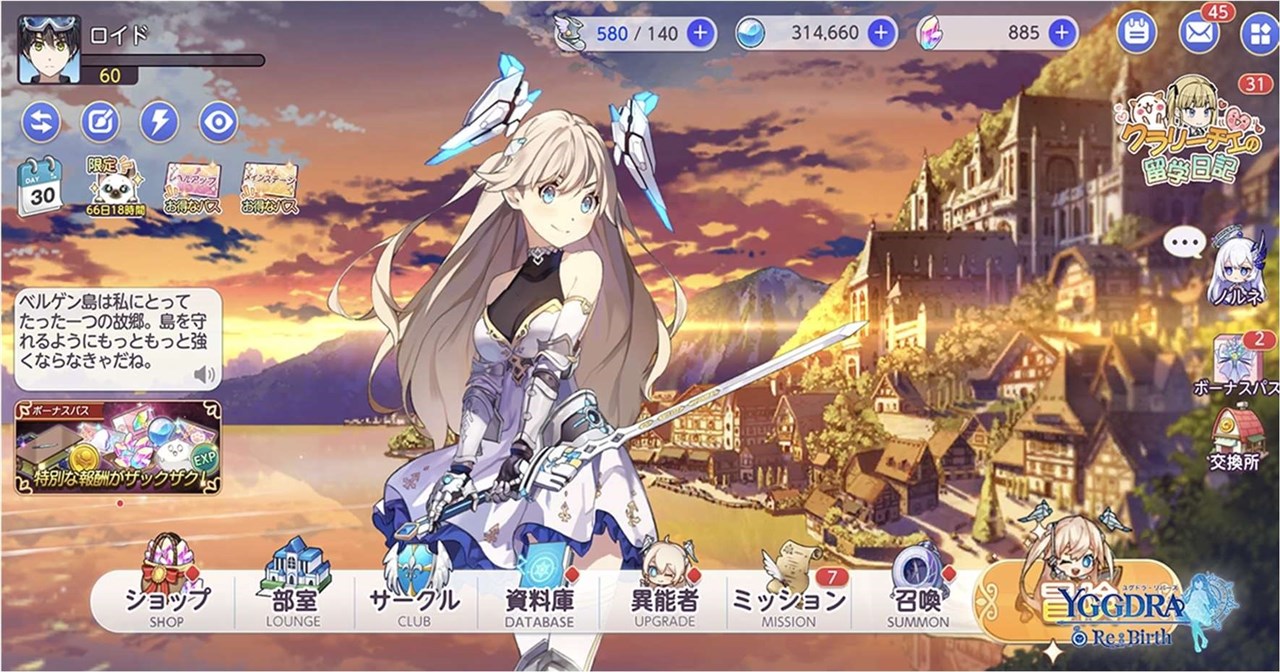Add blue gems with the plus button
The image size is (1280, 672).
tap(881, 33)
